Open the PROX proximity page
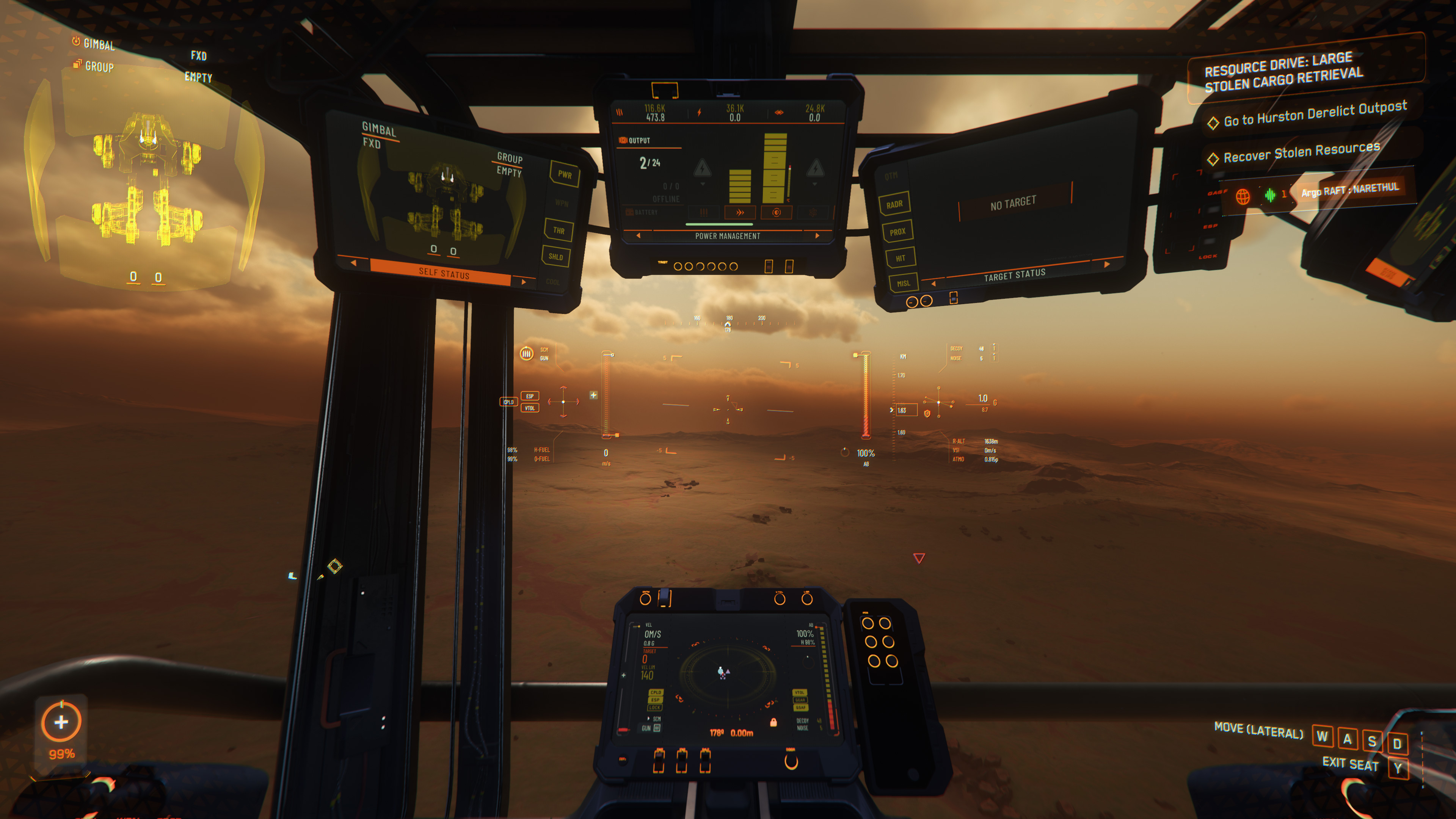Viewport: 1456px width, 819px height. coord(897,232)
